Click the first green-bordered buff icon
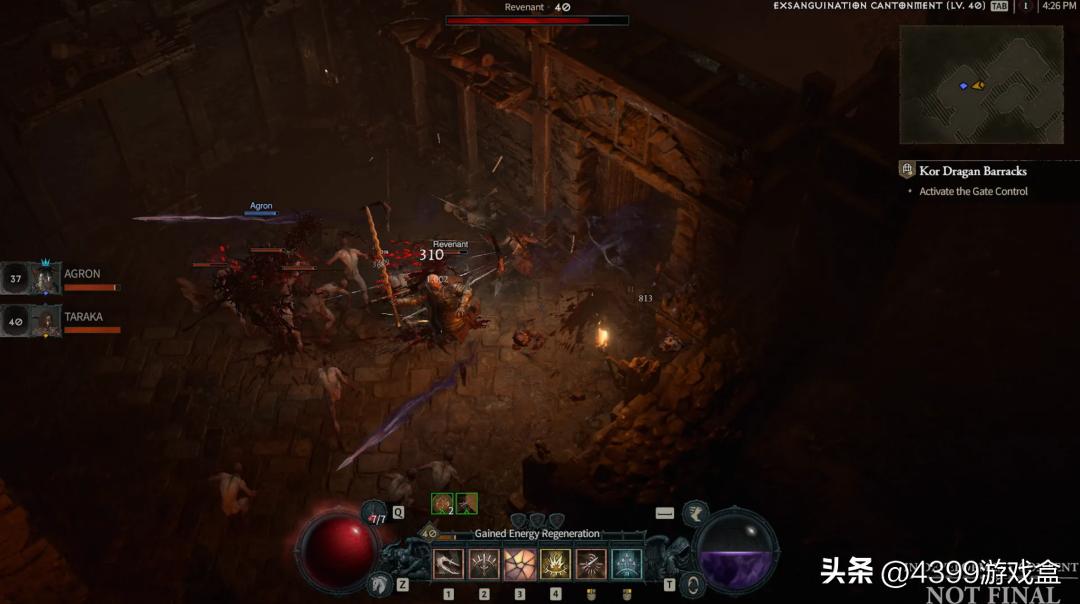The image size is (1080, 604). [x=442, y=504]
